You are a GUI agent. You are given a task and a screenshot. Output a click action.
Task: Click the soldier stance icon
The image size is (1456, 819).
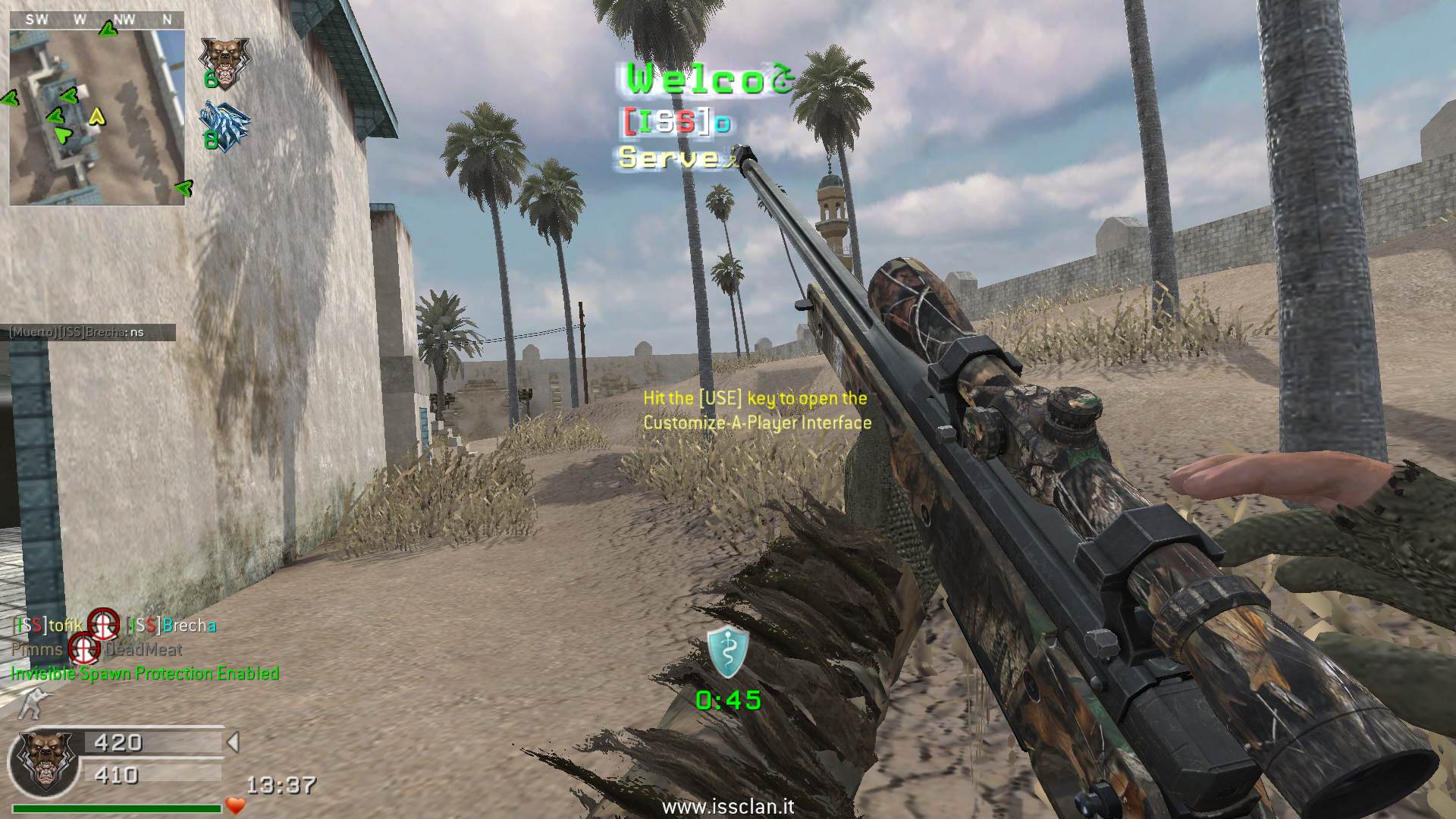(32, 704)
